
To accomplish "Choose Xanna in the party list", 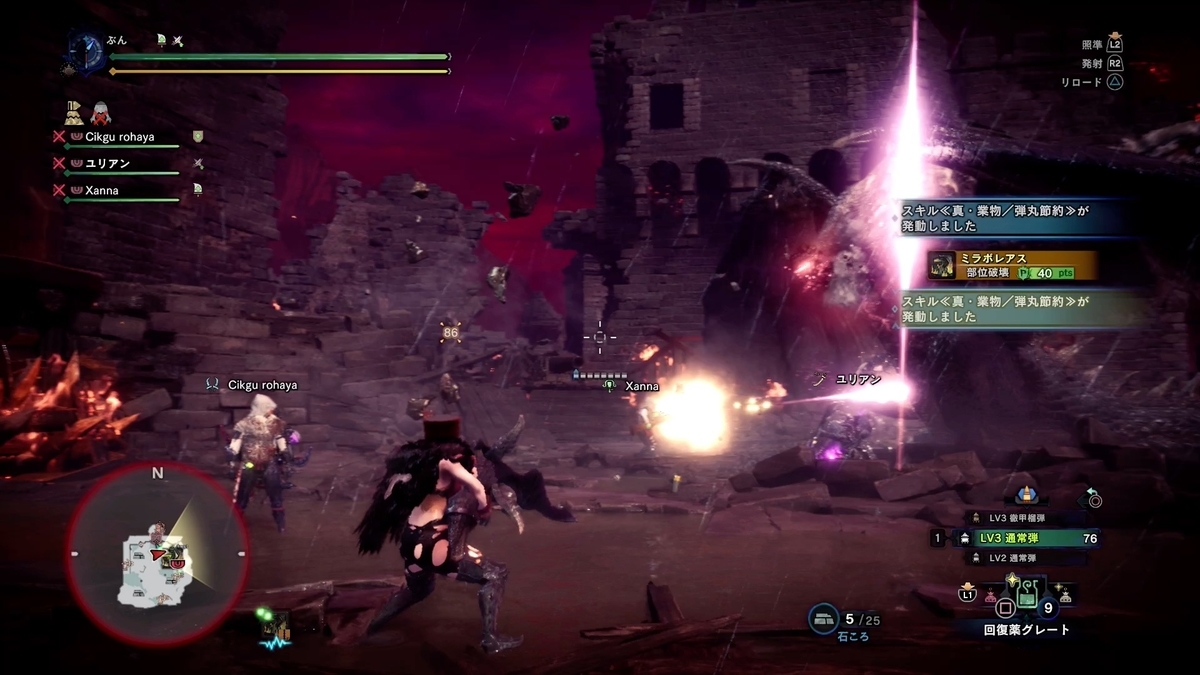I will 102,190.
